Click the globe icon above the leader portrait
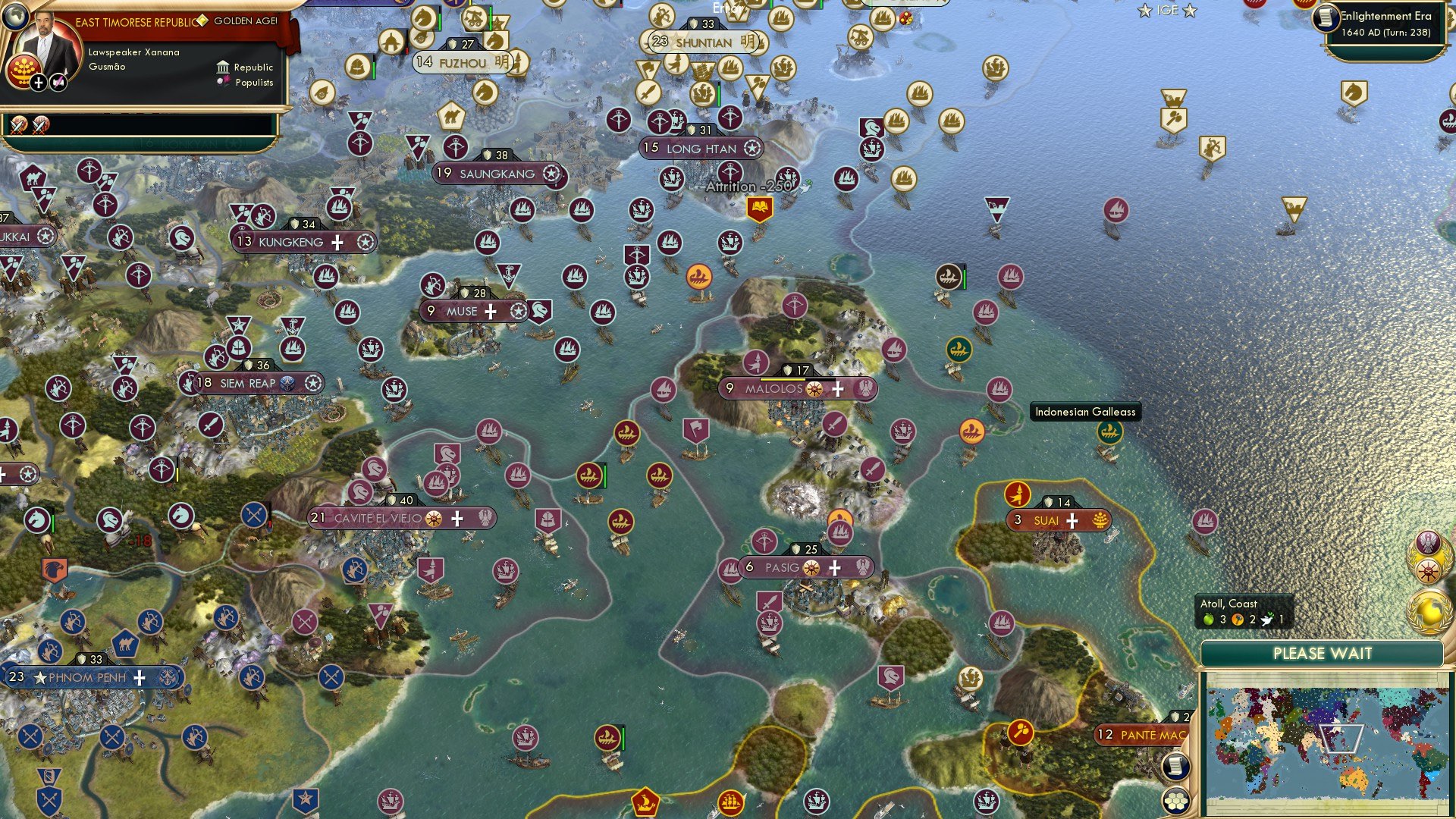Viewport: 1456px width, 819px height. coord(16,18)
